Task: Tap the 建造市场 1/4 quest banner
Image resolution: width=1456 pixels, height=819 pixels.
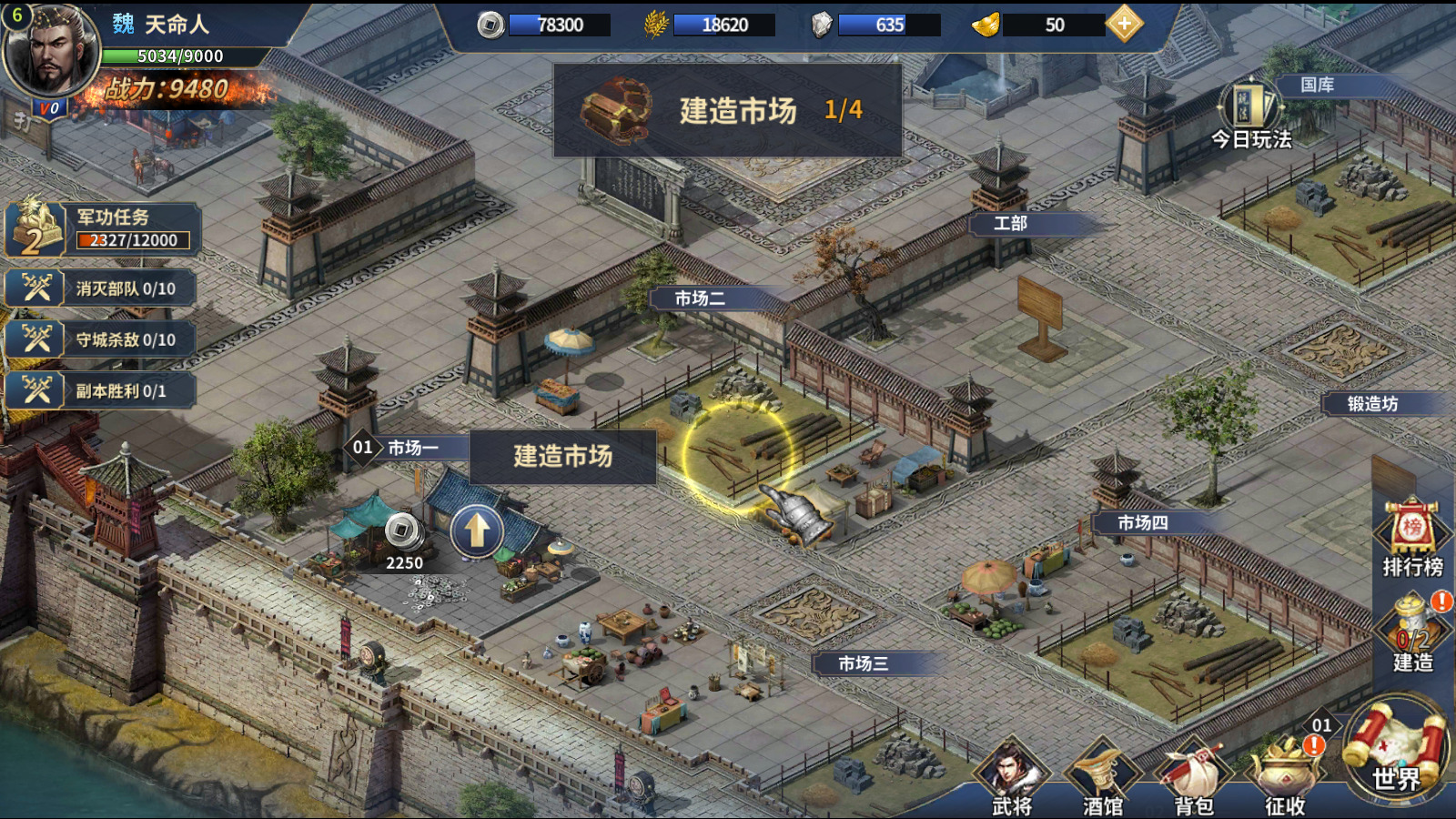Action: 728,110
